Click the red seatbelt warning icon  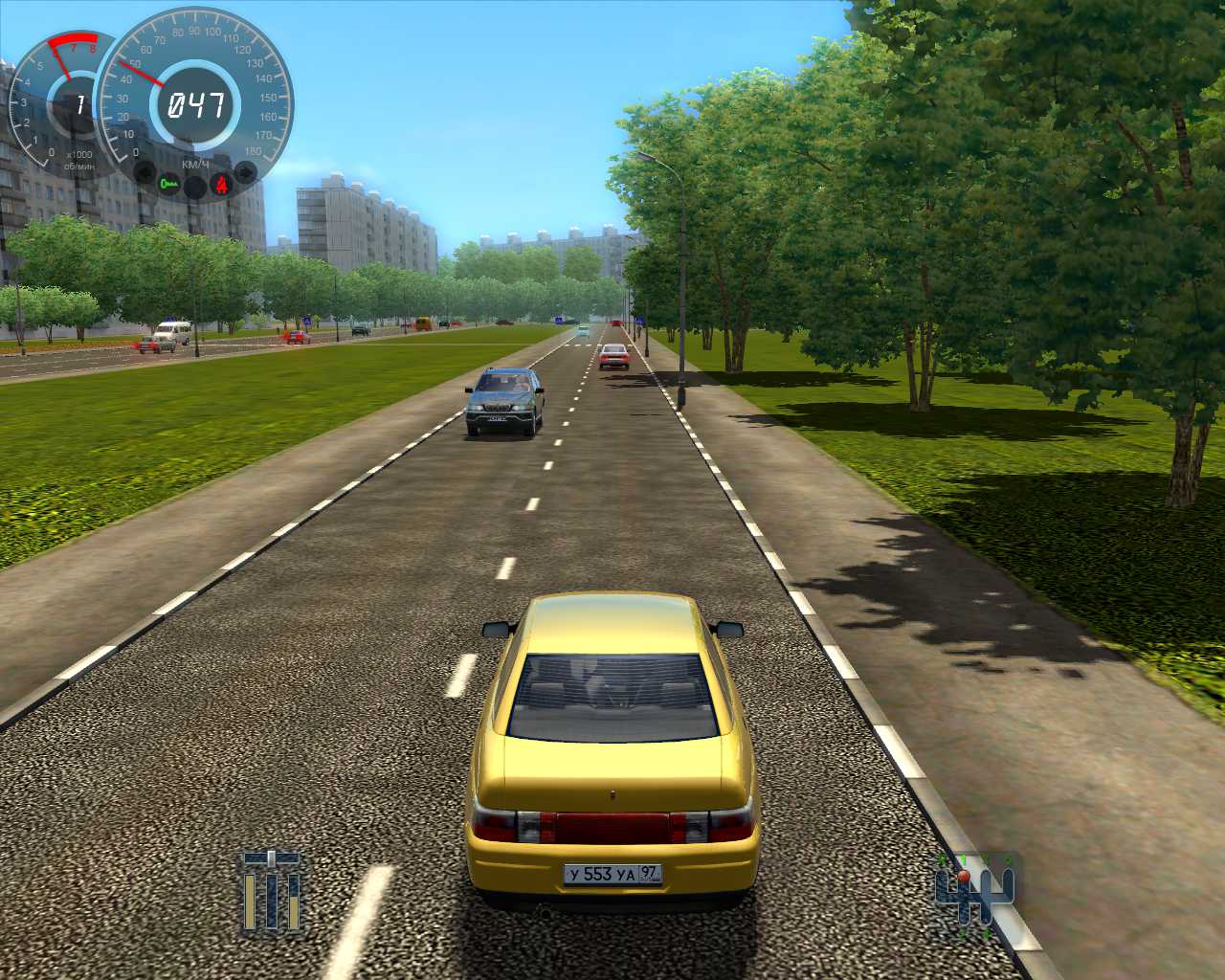click(x=222, y=183)
